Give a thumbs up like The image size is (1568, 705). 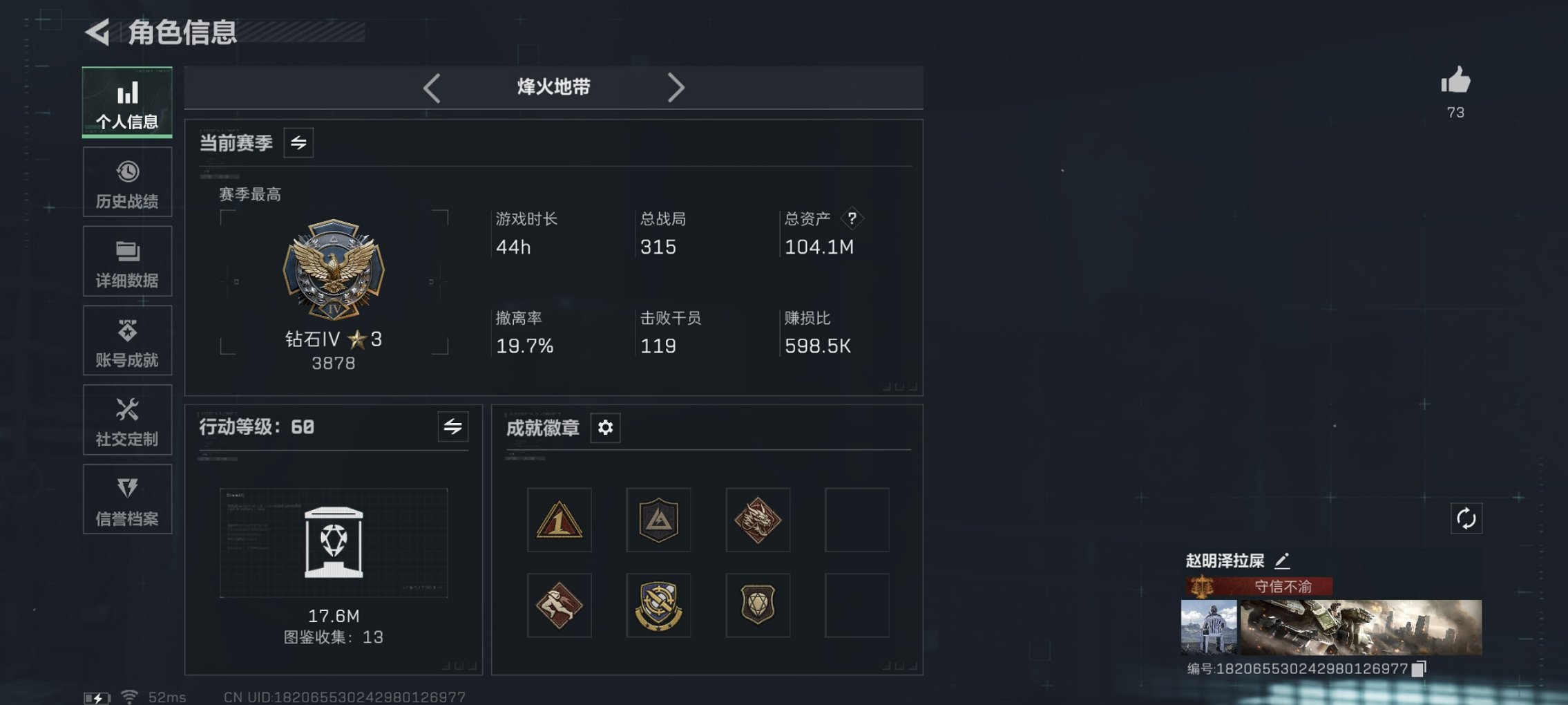pyautogui.click(x=1456, y=84)
